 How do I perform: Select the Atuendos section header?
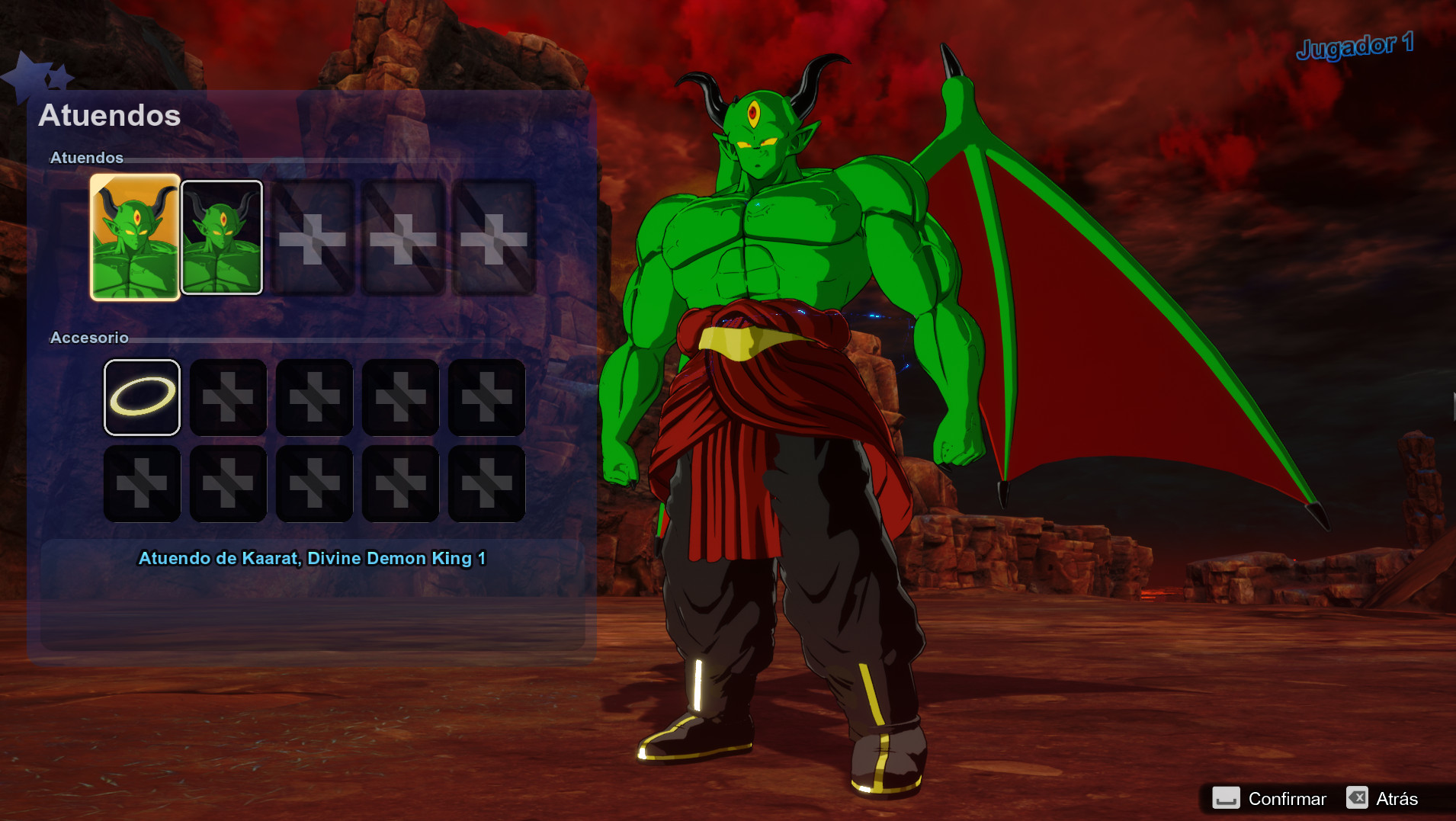pos(86,158)
